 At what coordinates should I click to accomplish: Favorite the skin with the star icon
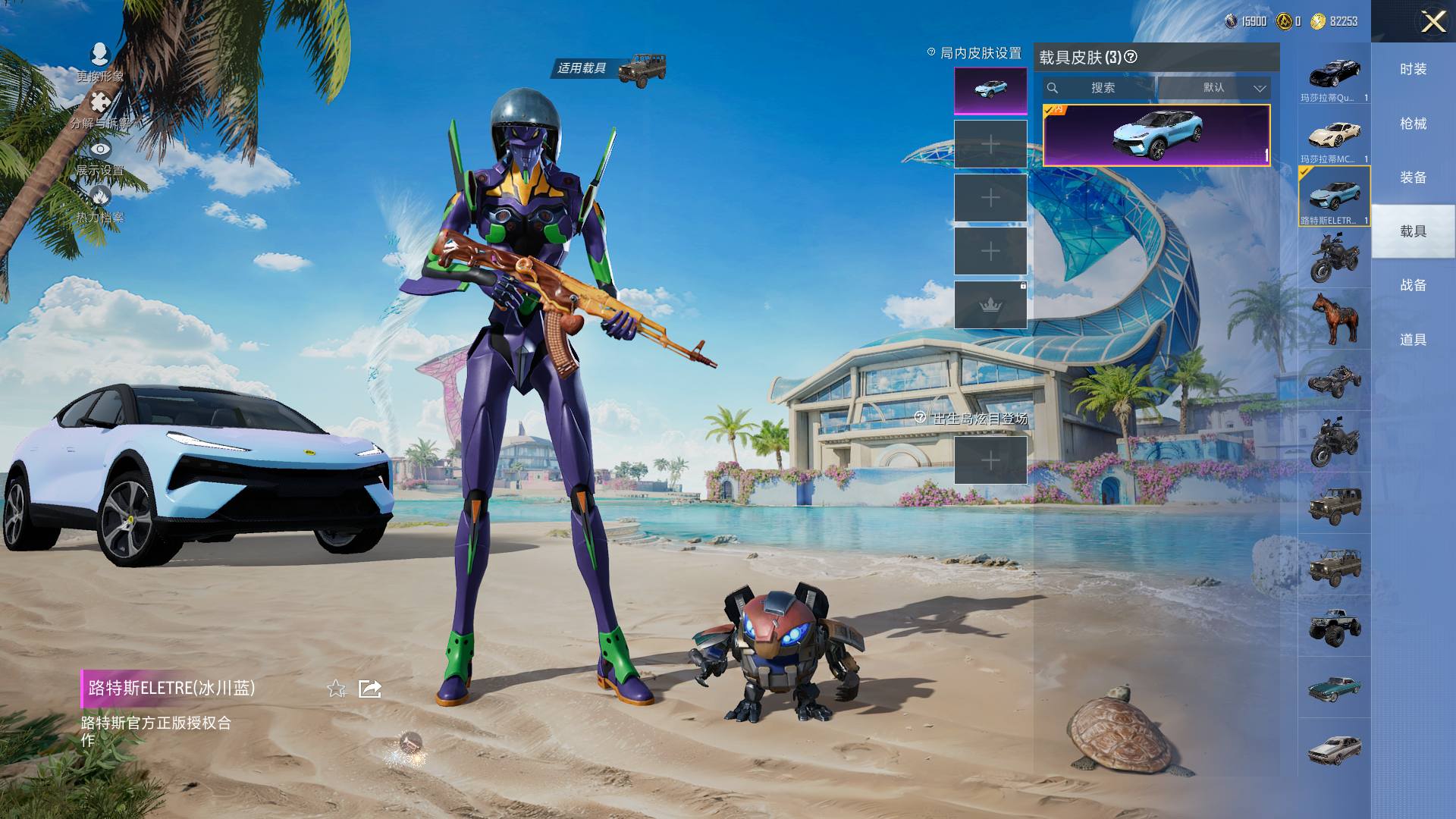pos(336,689)
